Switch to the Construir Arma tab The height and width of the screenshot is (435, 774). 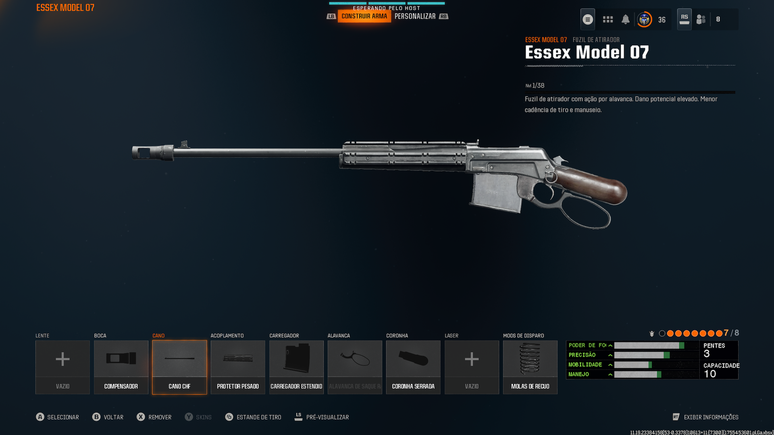(364, 16)
